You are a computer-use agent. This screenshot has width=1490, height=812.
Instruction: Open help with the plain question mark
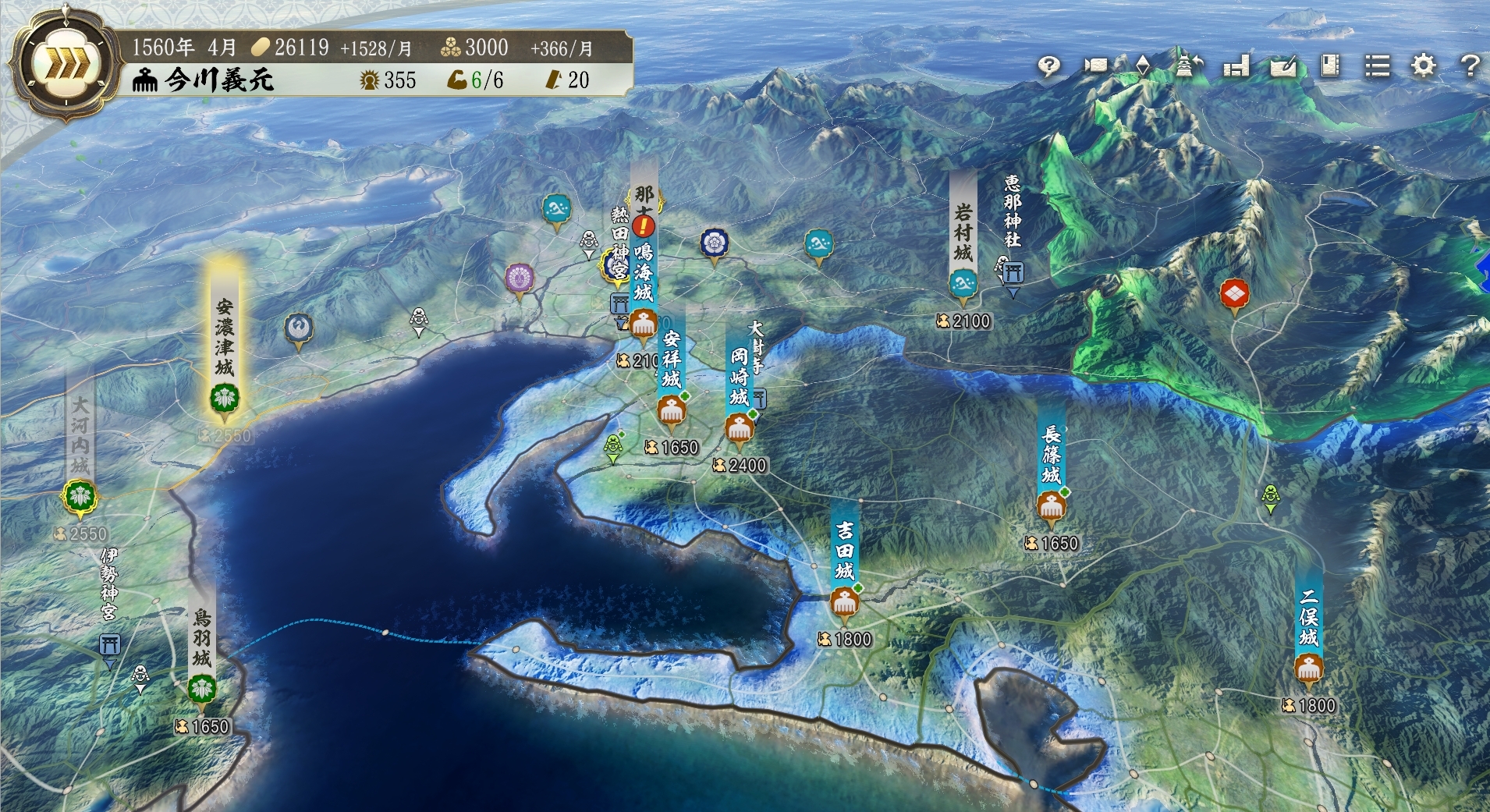tap(1470, 66)
